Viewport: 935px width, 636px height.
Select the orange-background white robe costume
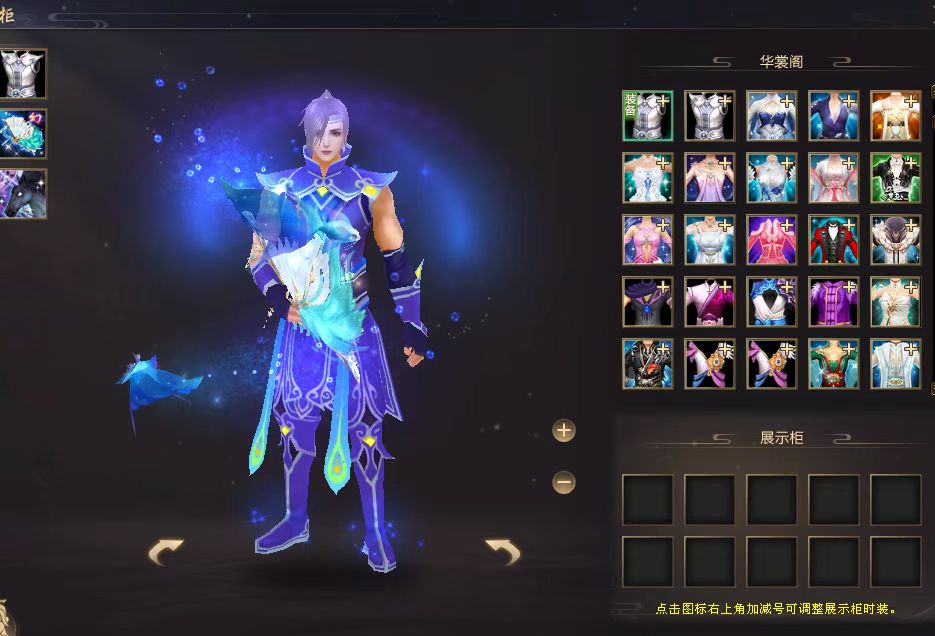tap(896, 116)
